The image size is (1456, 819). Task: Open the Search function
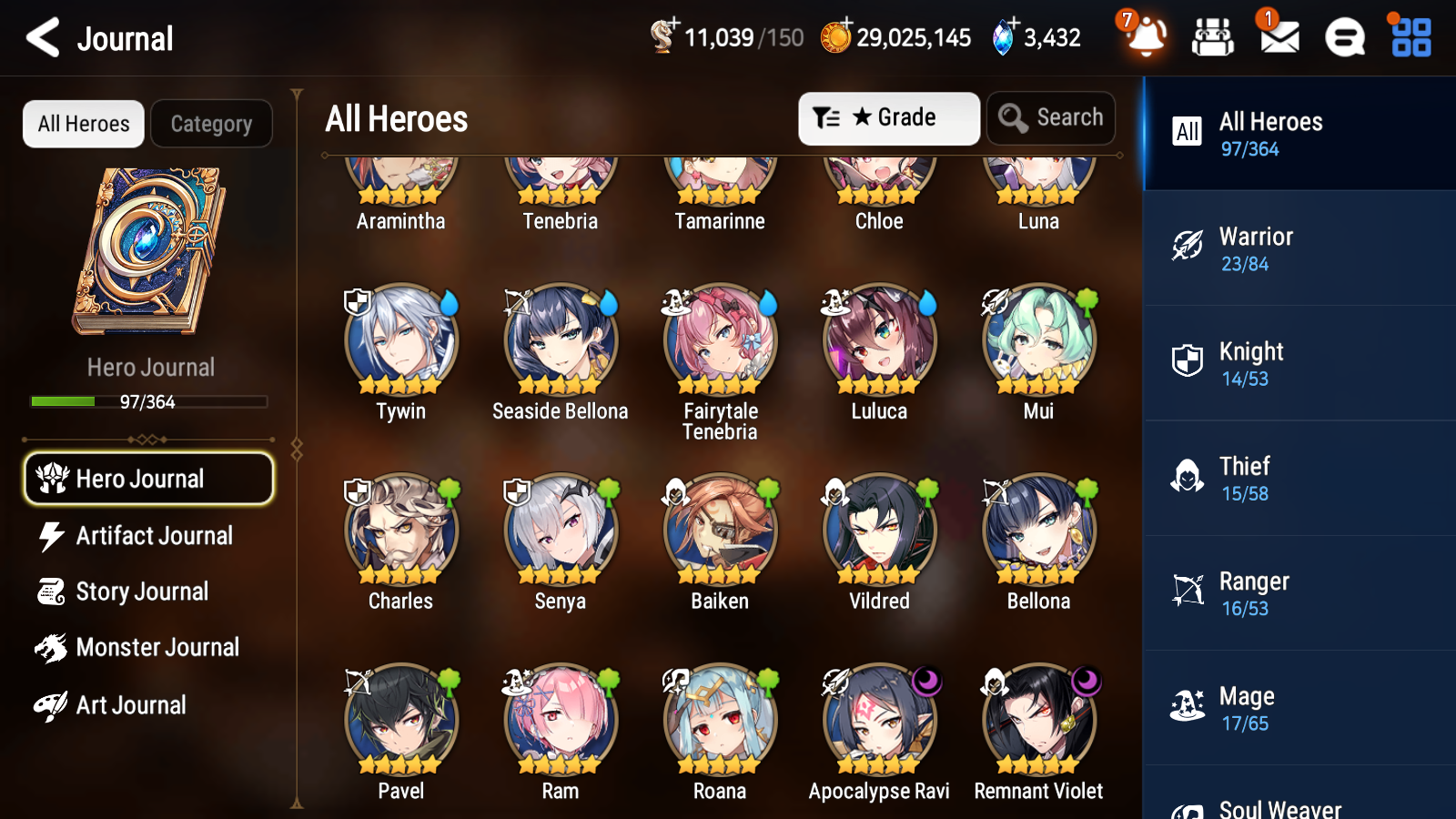(1051, 117)
